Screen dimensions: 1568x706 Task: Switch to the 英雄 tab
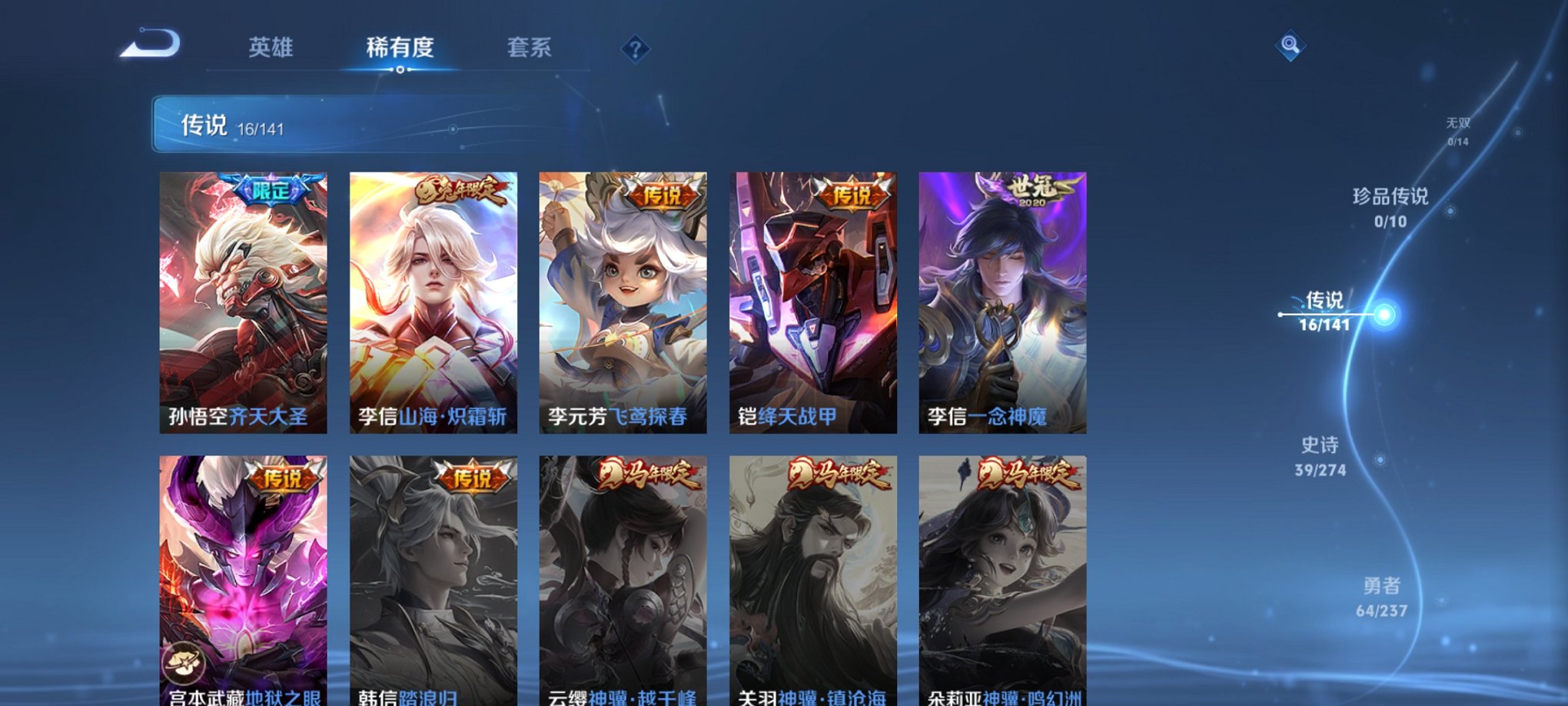click(271, 46)
